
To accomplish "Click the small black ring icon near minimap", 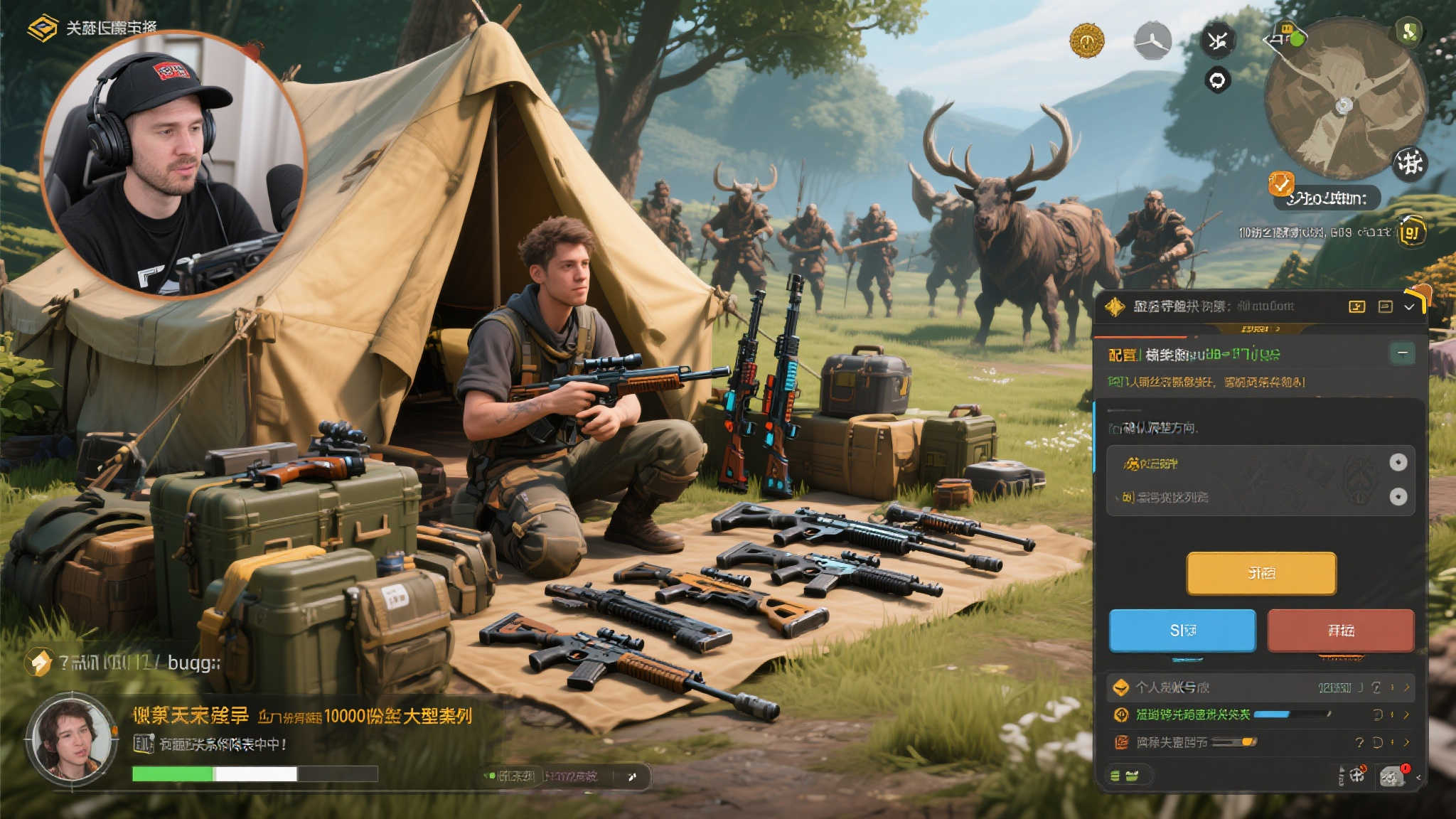I will pyautogui.click(x=1217, y=80).
